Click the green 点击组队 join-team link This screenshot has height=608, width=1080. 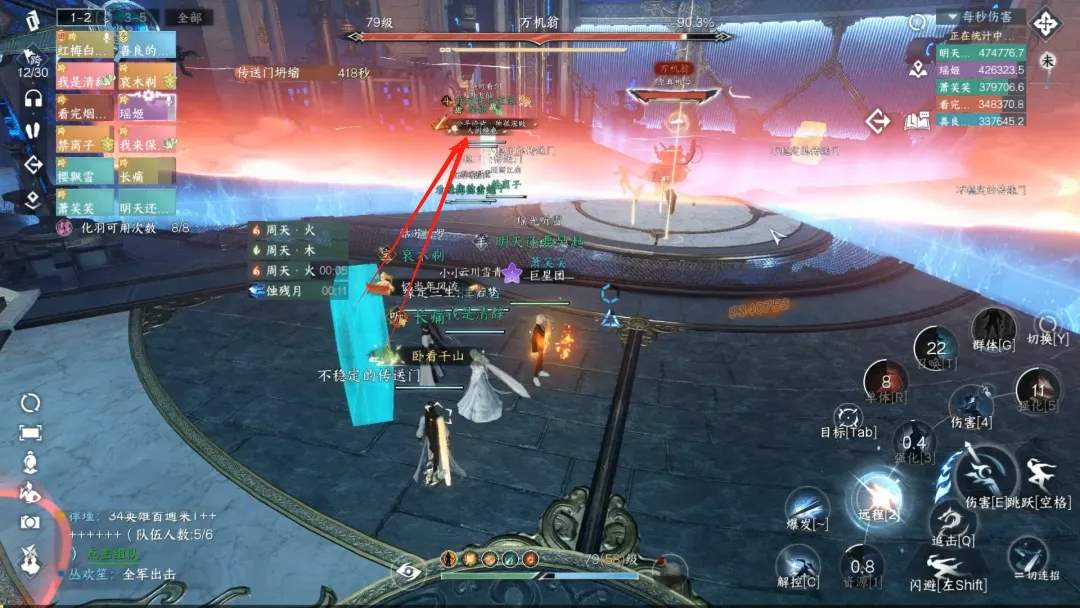[112, 553]
